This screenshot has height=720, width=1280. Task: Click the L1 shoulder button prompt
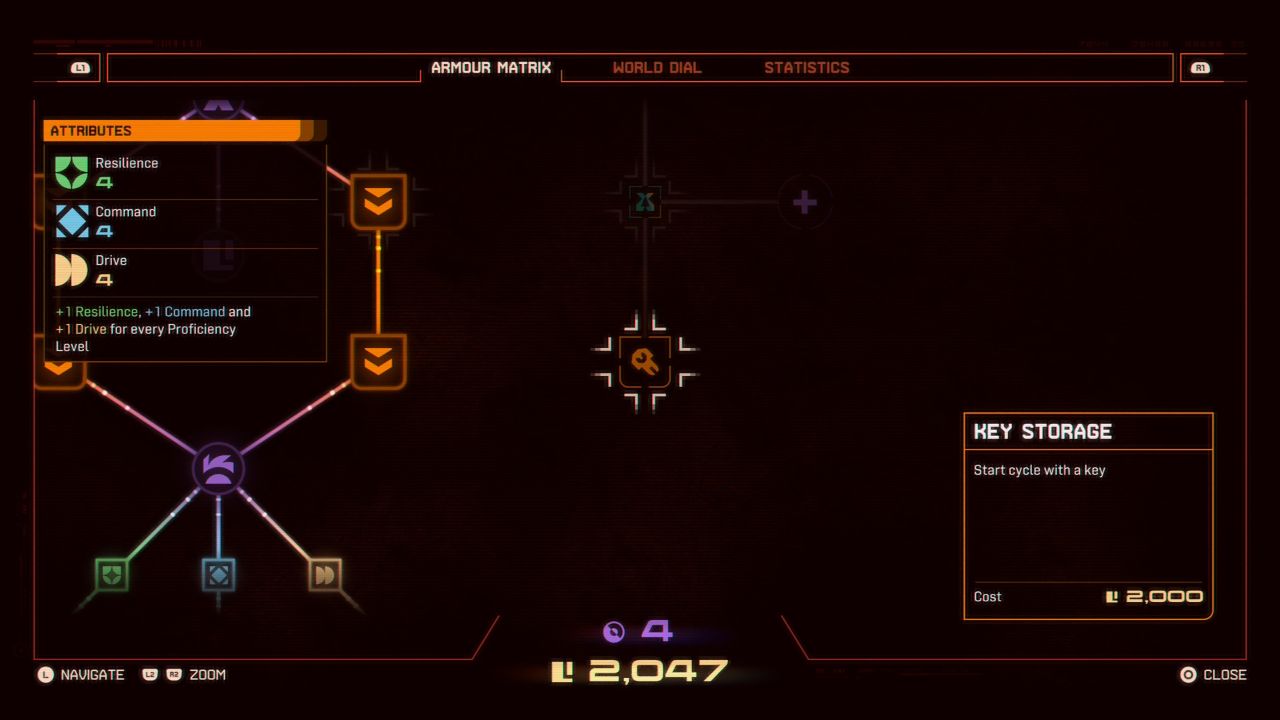click(x=80, y=67)
